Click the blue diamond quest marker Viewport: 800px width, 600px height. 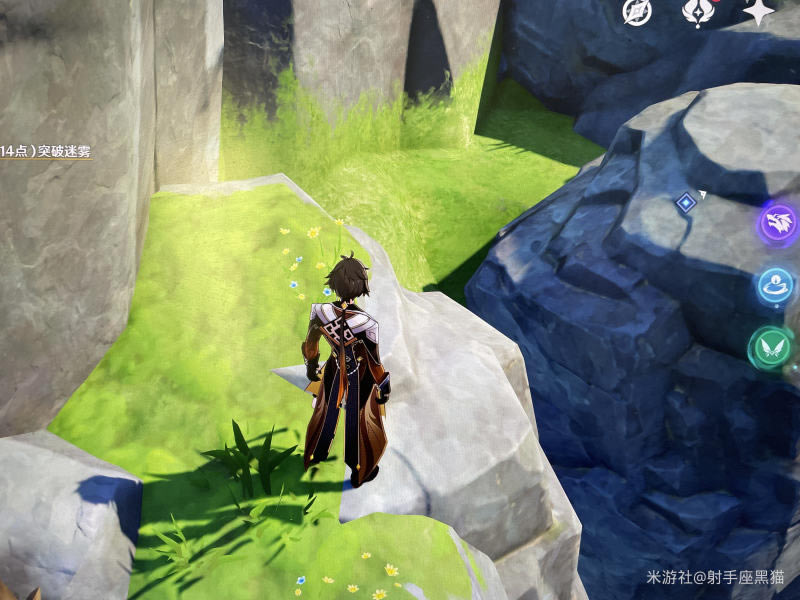tap(685, 203)
